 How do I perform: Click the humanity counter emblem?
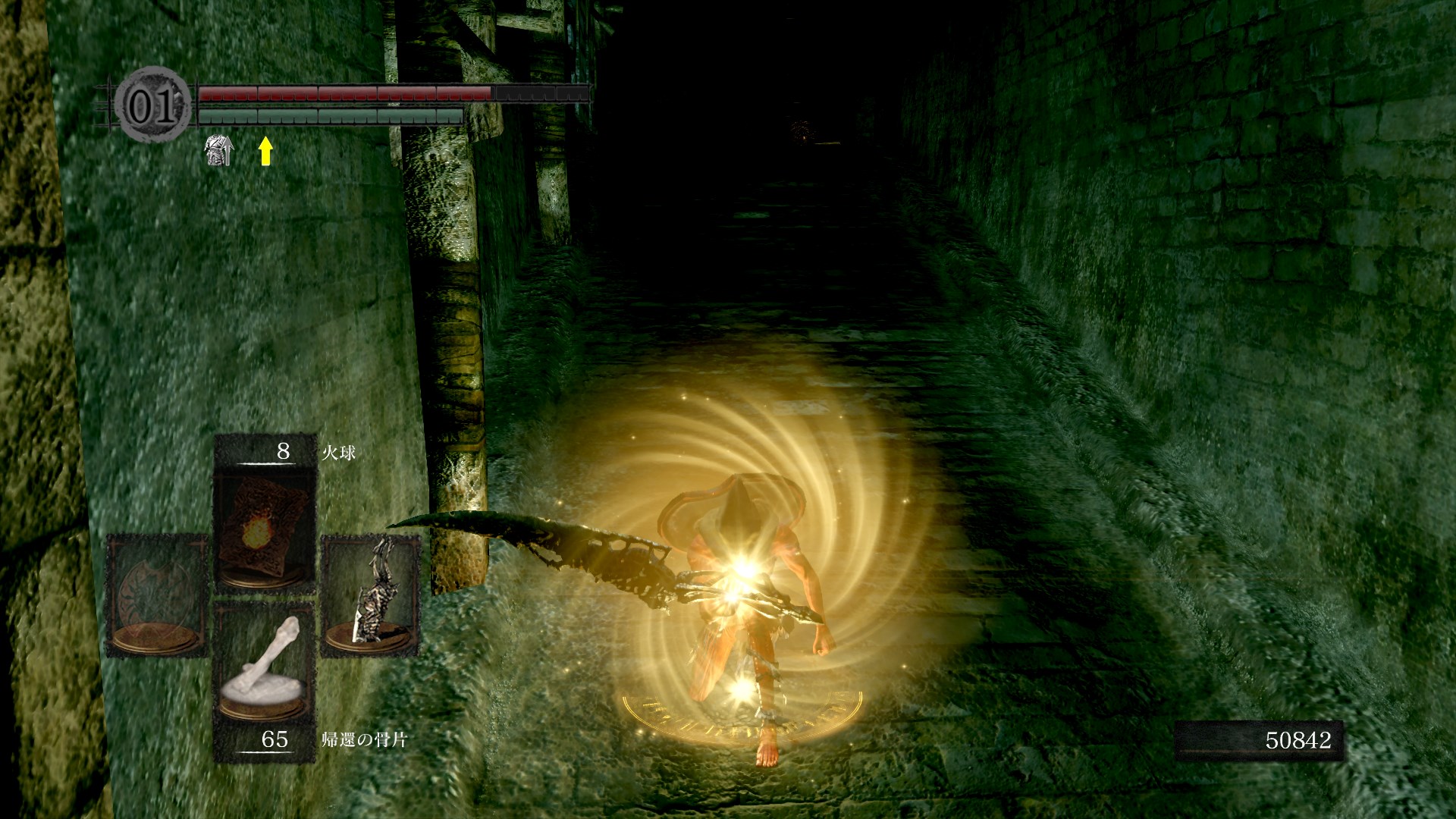tap(152, 105)
